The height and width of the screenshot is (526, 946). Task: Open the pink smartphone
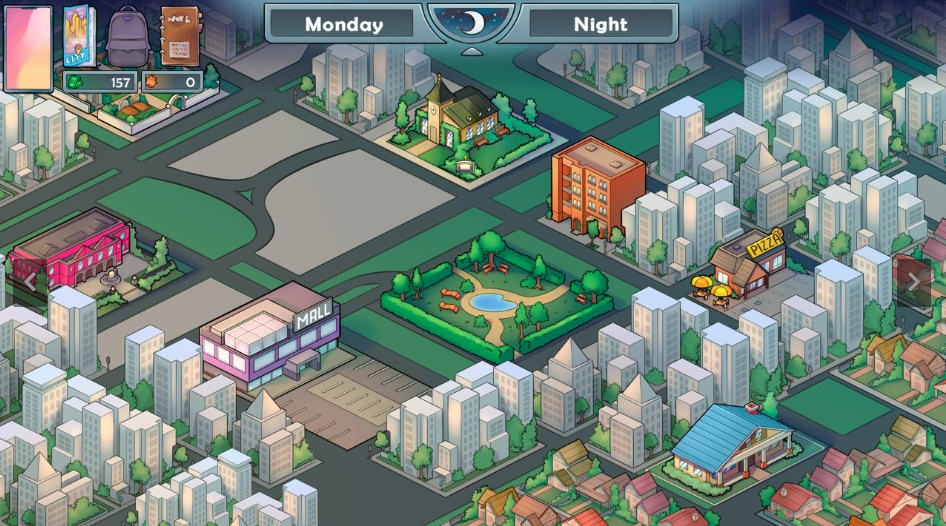(x=28, y=47)
